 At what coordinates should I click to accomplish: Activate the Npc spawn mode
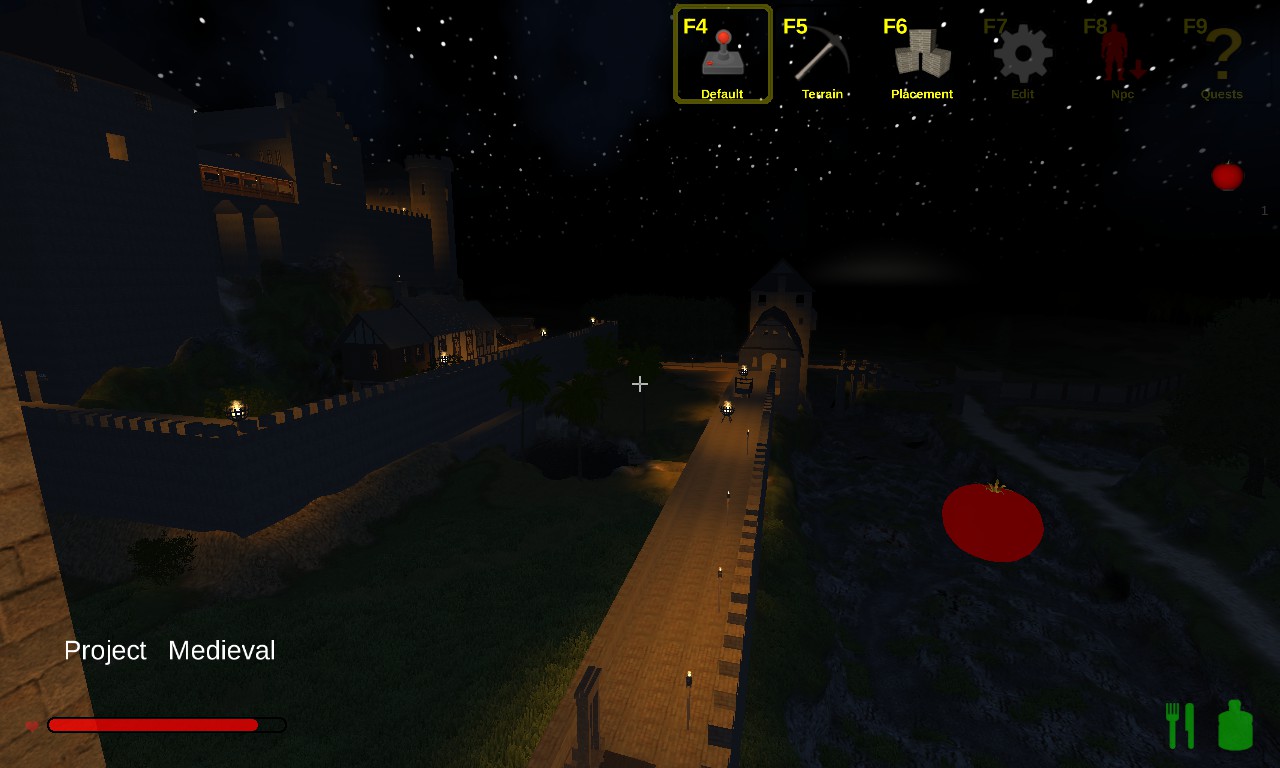[1122, 54]
